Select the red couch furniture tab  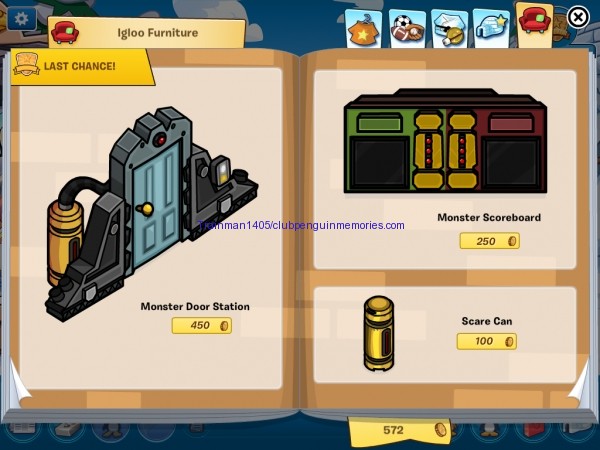coord(535,22)
